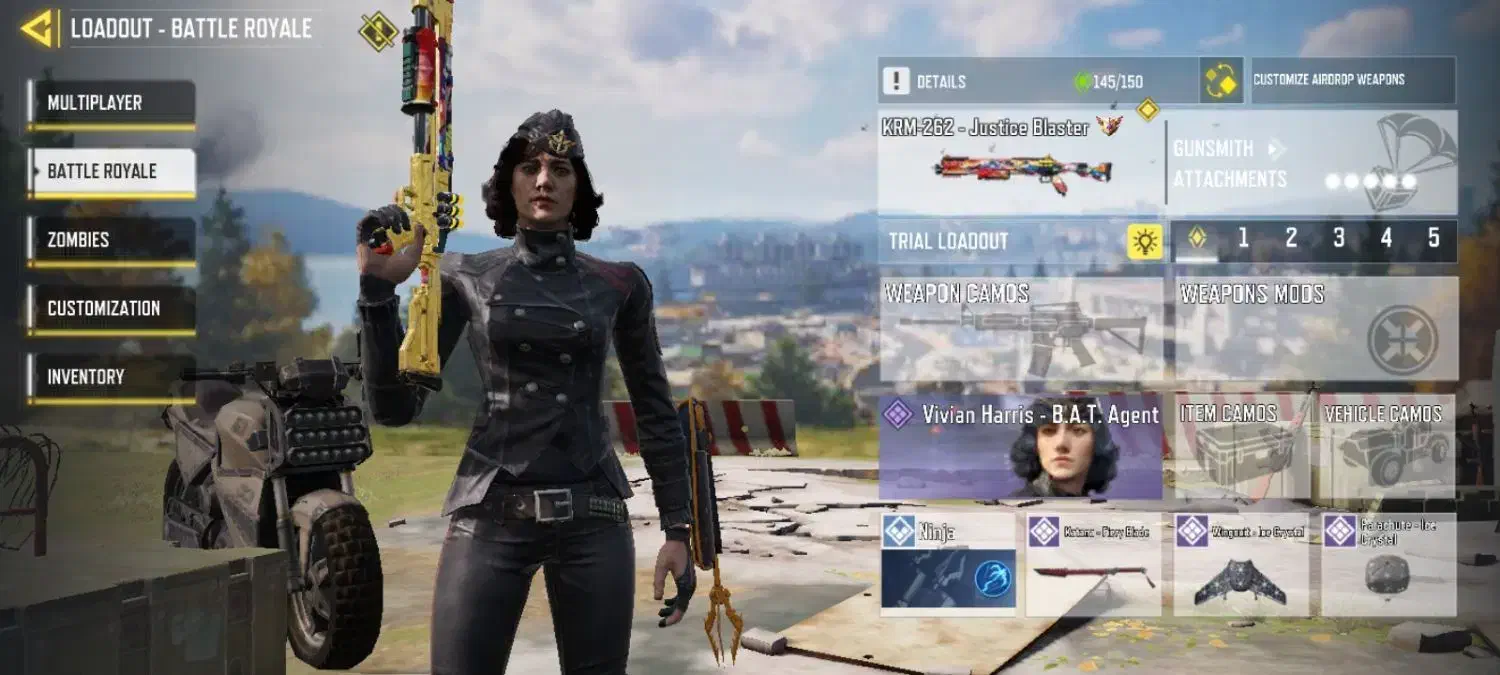The image size is (1500, 675).
Task: Go back using the yellow arrow button
Action: click(x=37, y=29)
